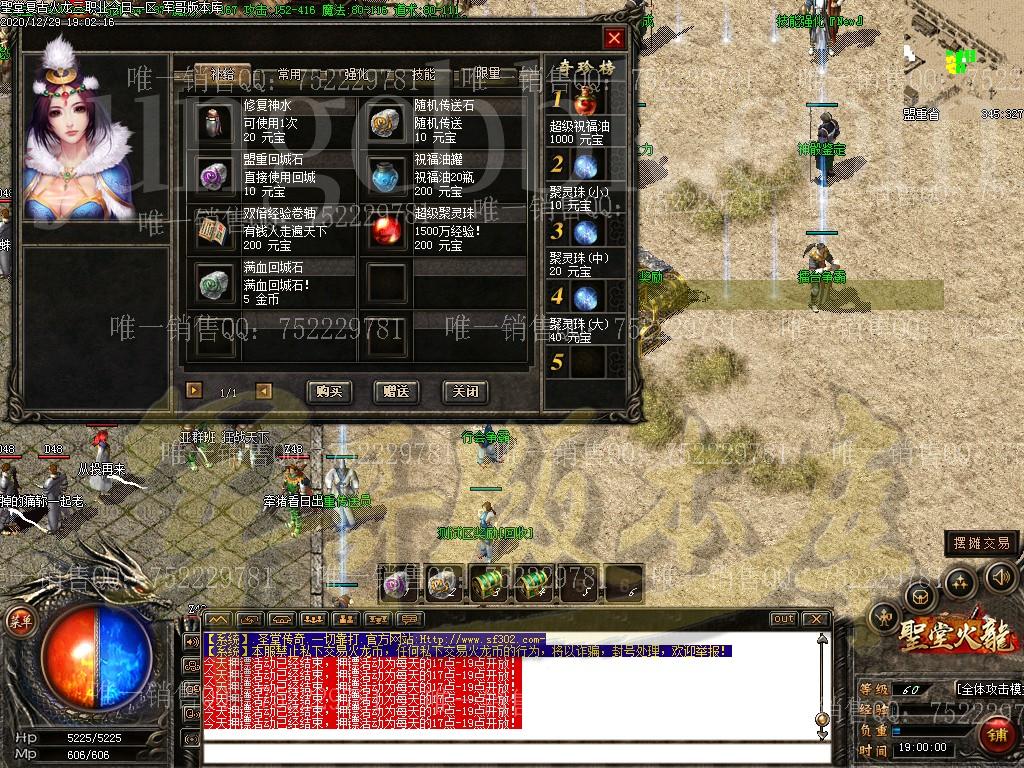
Task: Click the chat panel's out button
Action: click(783, 619)
